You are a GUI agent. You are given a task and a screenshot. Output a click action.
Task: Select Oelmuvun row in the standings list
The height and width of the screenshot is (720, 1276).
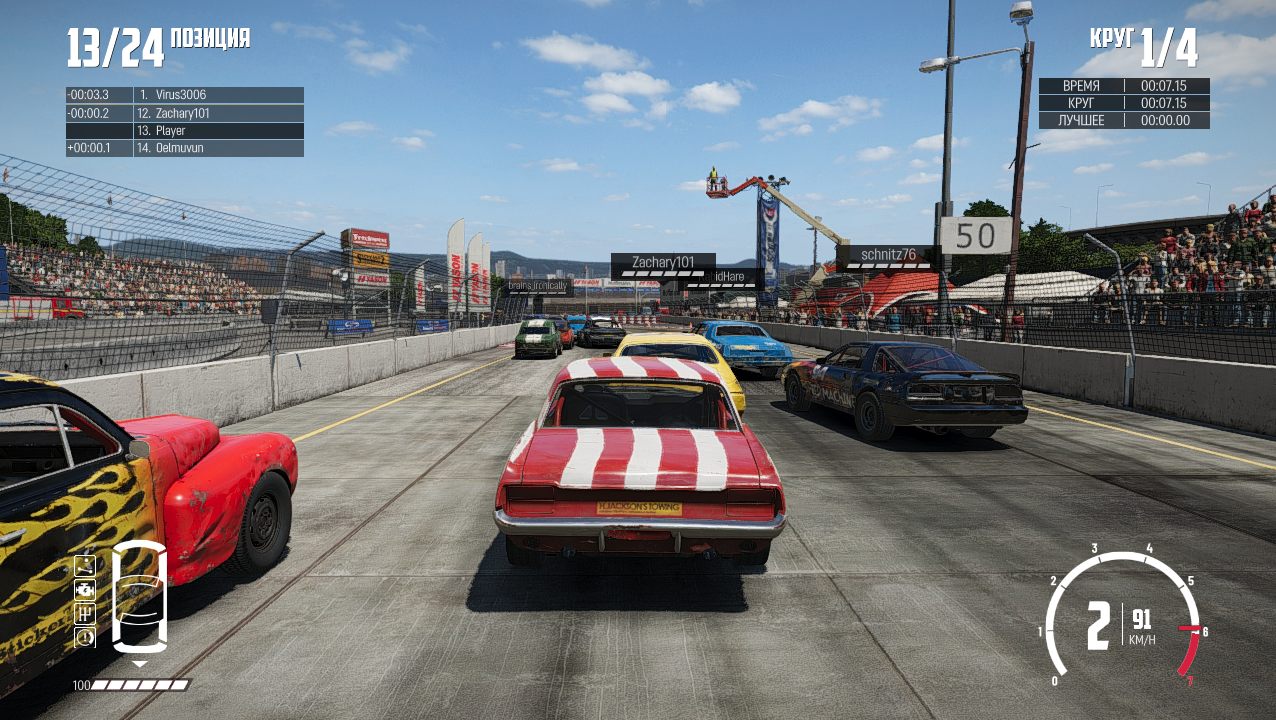[x=185, y=149]
